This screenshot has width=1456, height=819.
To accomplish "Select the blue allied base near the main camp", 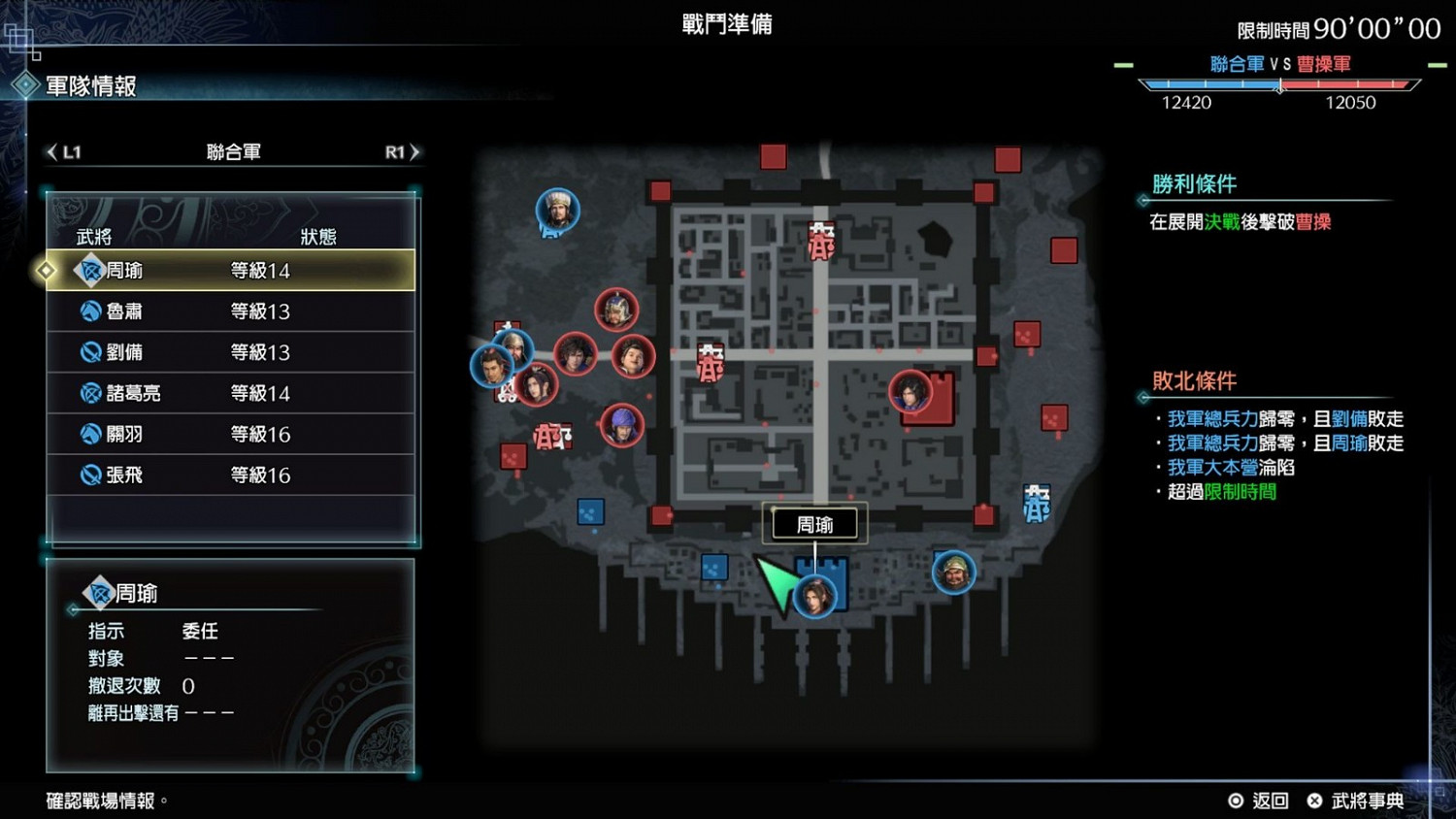I will 715,568.
